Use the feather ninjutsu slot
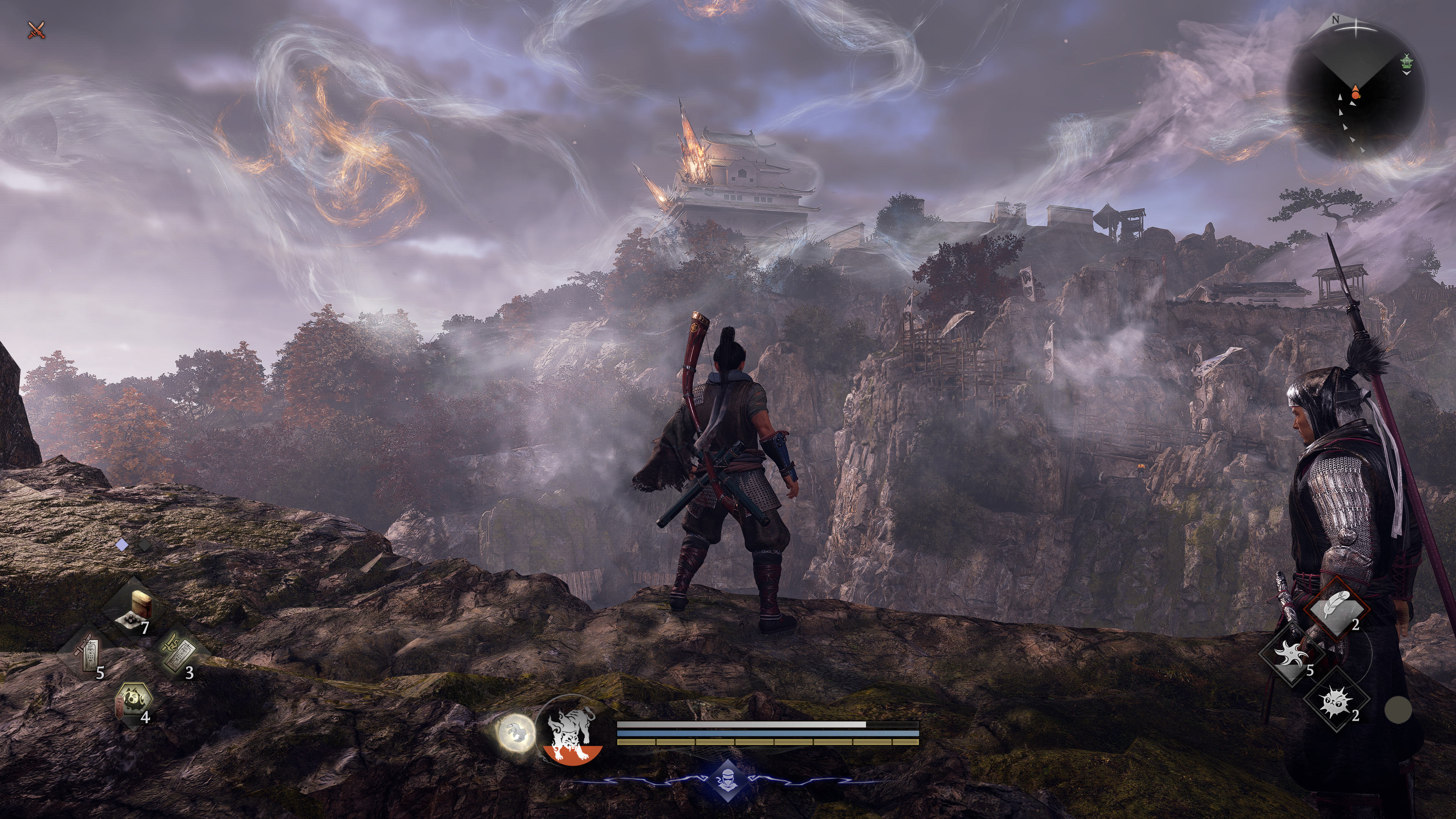The image size is (1456, 819). coord(1337,609)
